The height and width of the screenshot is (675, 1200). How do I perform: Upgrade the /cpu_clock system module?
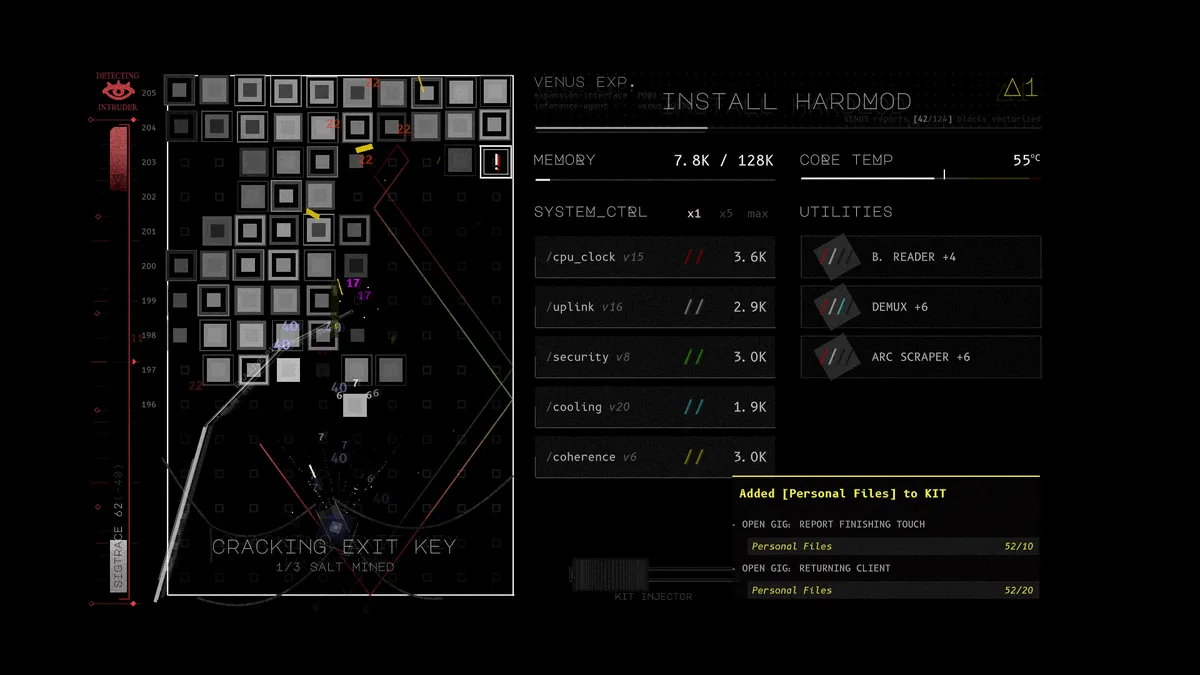coord(654,257)
